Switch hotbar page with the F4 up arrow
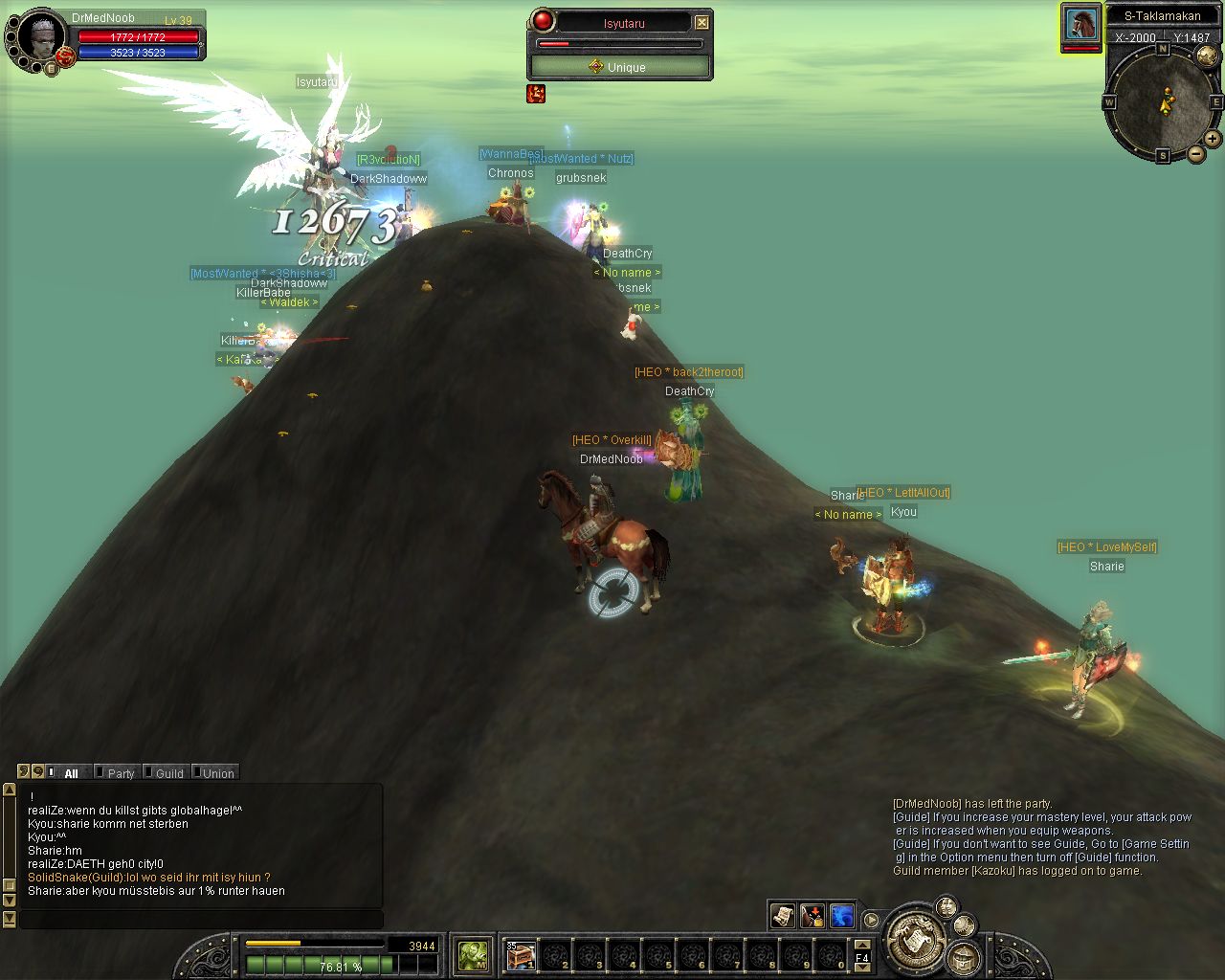This screenshot has width=1225, height=980. 861,945
